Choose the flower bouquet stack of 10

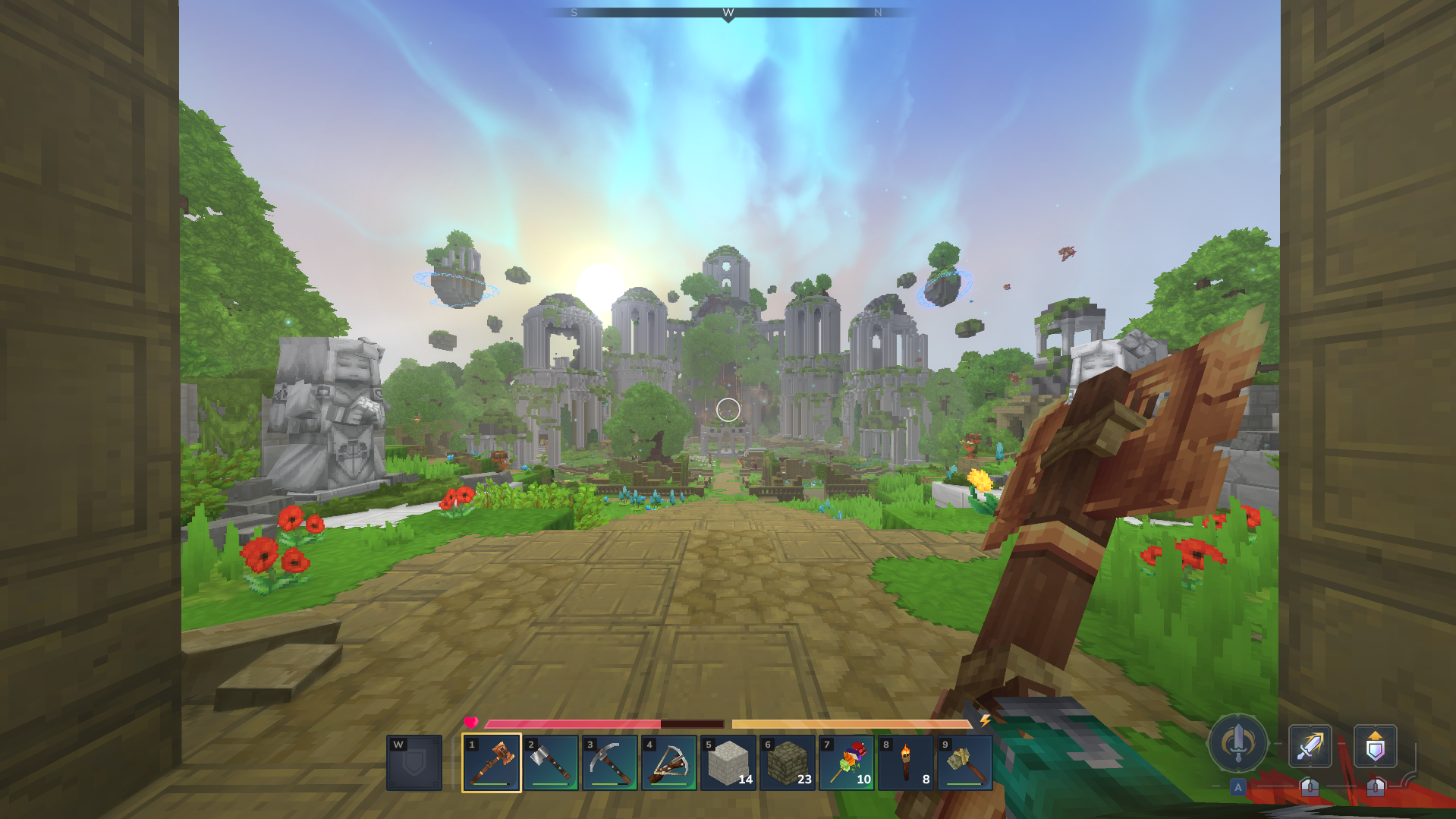coord(846,762)
